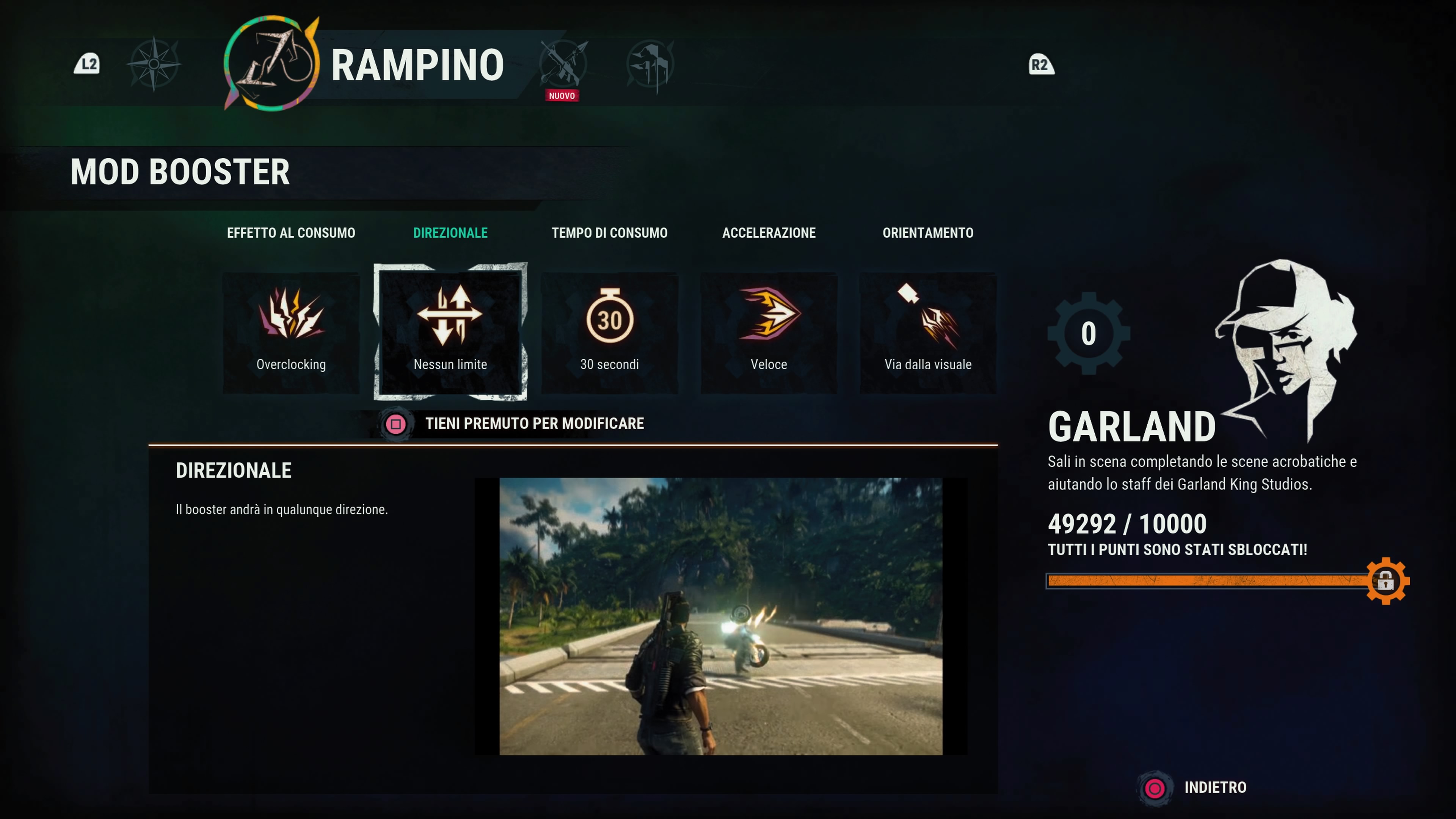The width and height of the screenshot is (1456, 819).
Task: Switch to the compass star tab
Action: [x=154, y=64]
